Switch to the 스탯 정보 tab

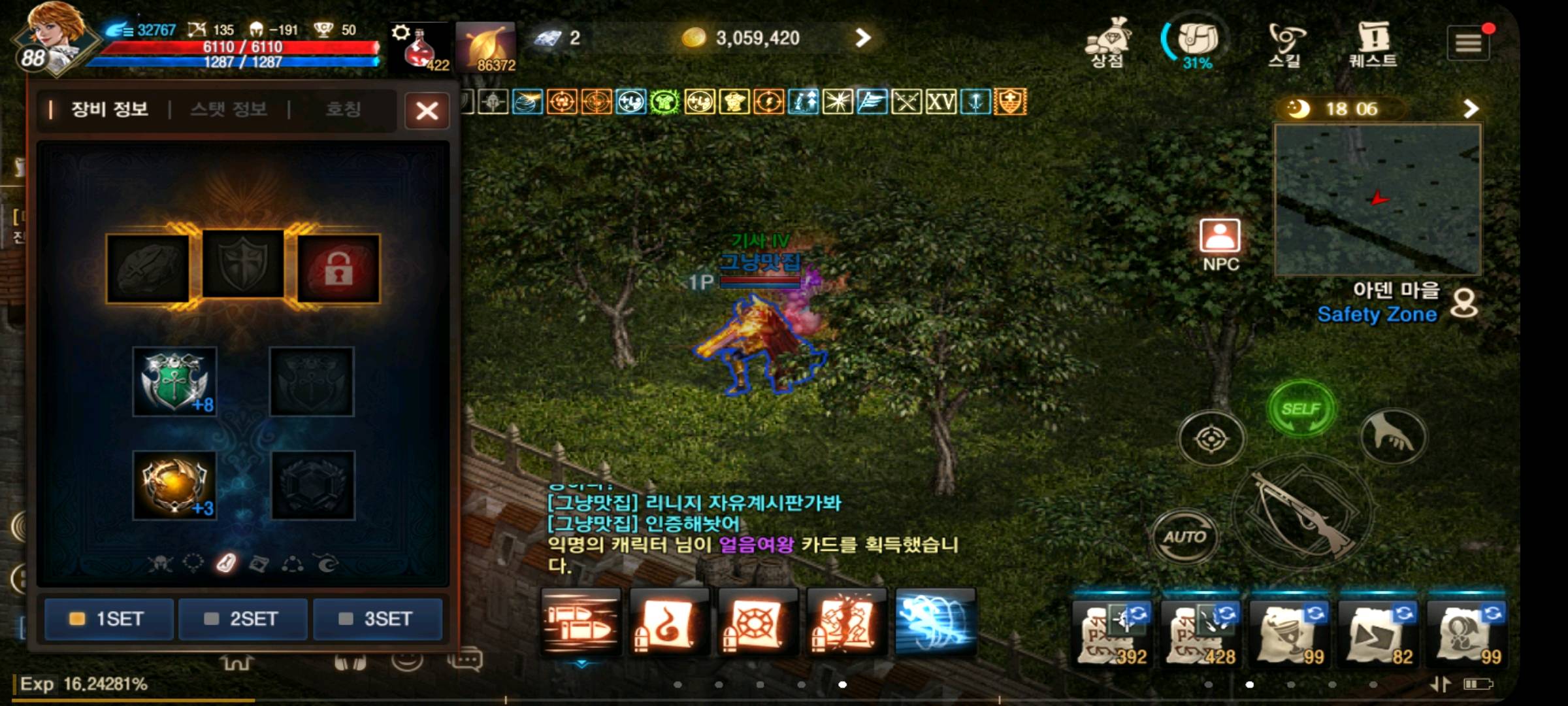(229, 109)
